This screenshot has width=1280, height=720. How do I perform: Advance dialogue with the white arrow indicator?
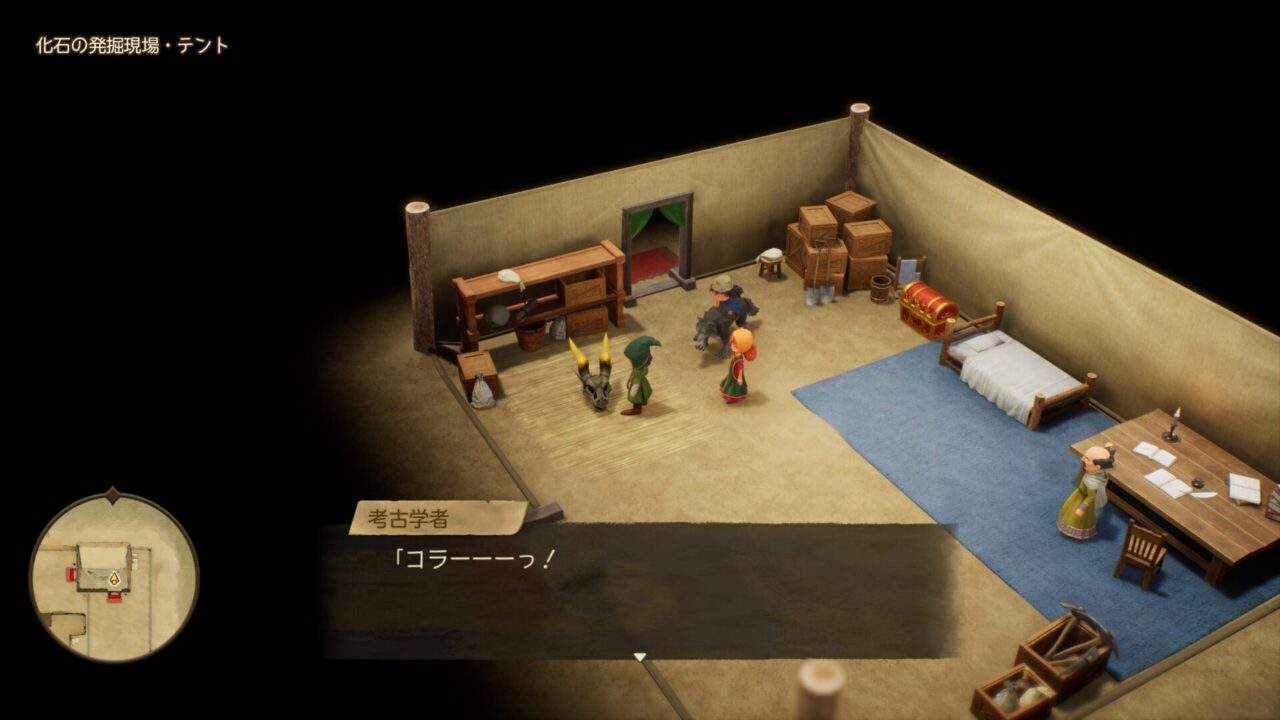click(x=640, y=657)
